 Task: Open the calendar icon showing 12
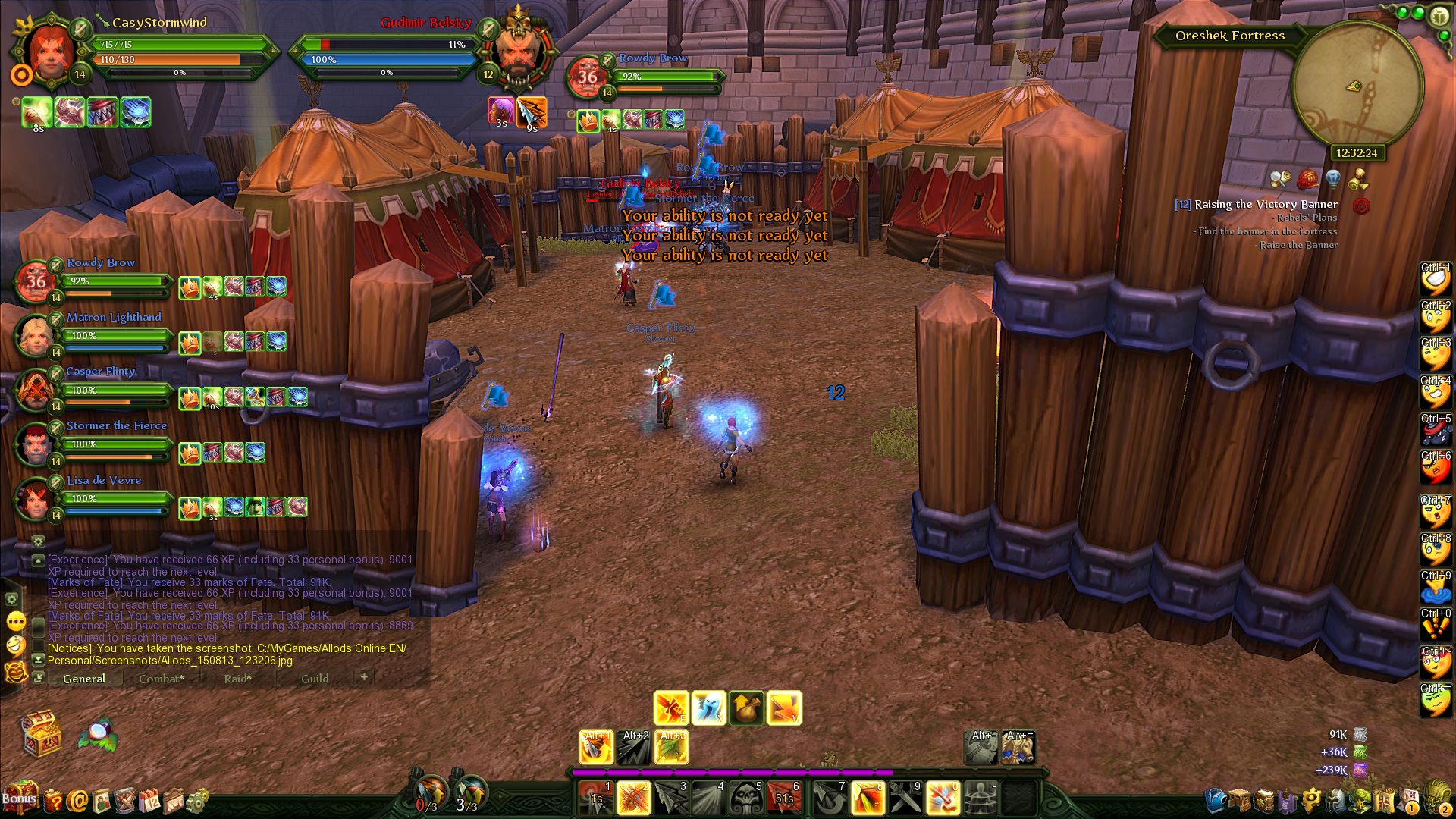150,801
